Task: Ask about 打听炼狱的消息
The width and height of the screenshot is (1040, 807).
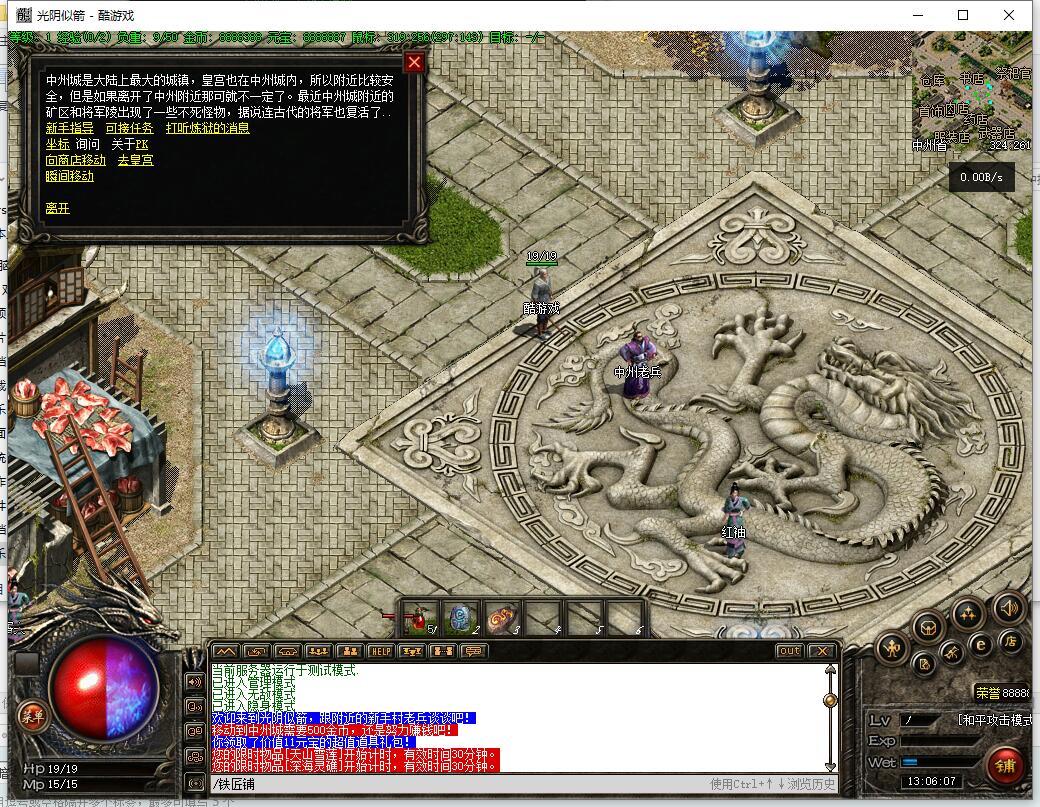Action: [207, 128]
